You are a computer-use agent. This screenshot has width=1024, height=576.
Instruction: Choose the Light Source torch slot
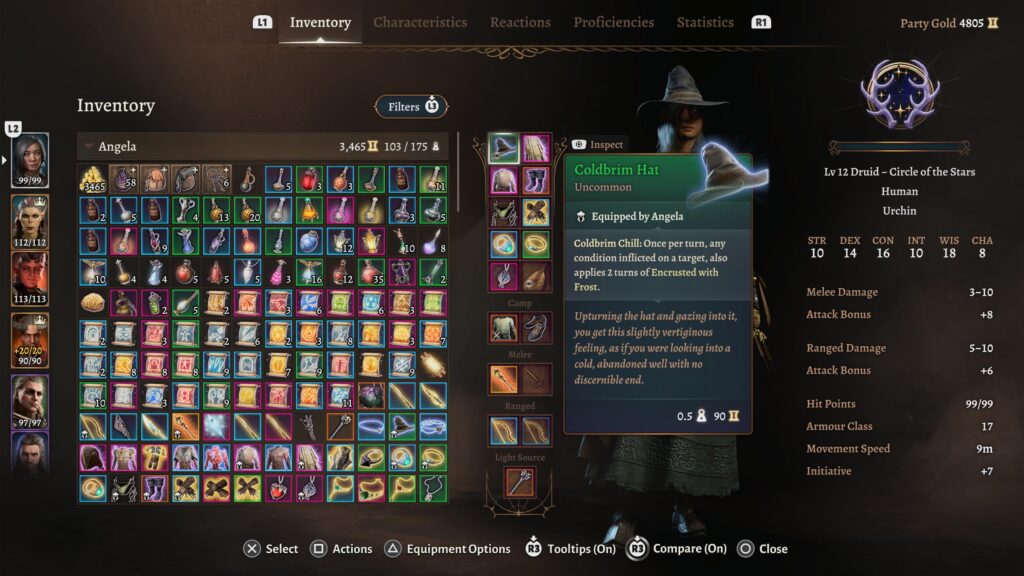520,482
